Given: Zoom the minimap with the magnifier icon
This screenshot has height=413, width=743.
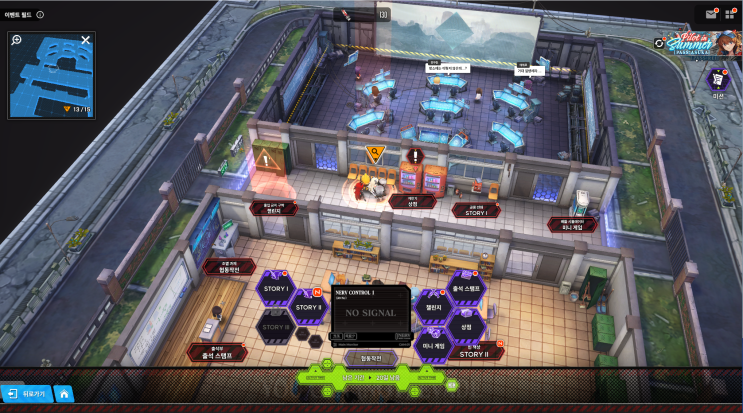Looking at the screenshot, I should coord(17,40).
